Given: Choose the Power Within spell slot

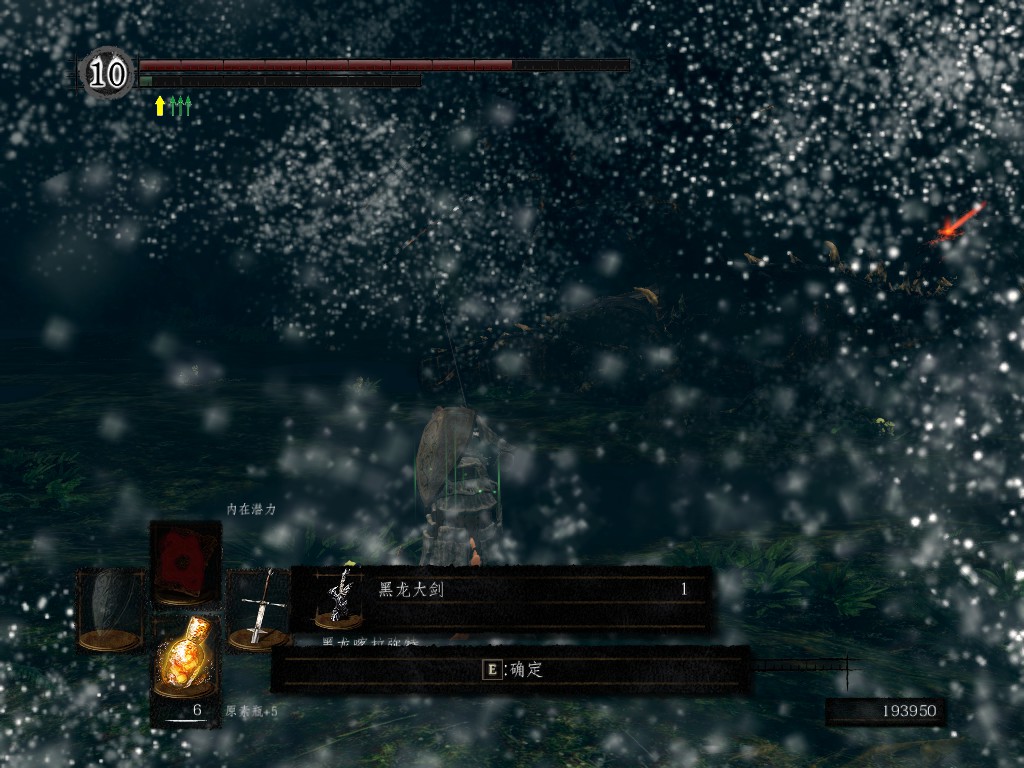Looking at the screenshot, I should [186, 561].
